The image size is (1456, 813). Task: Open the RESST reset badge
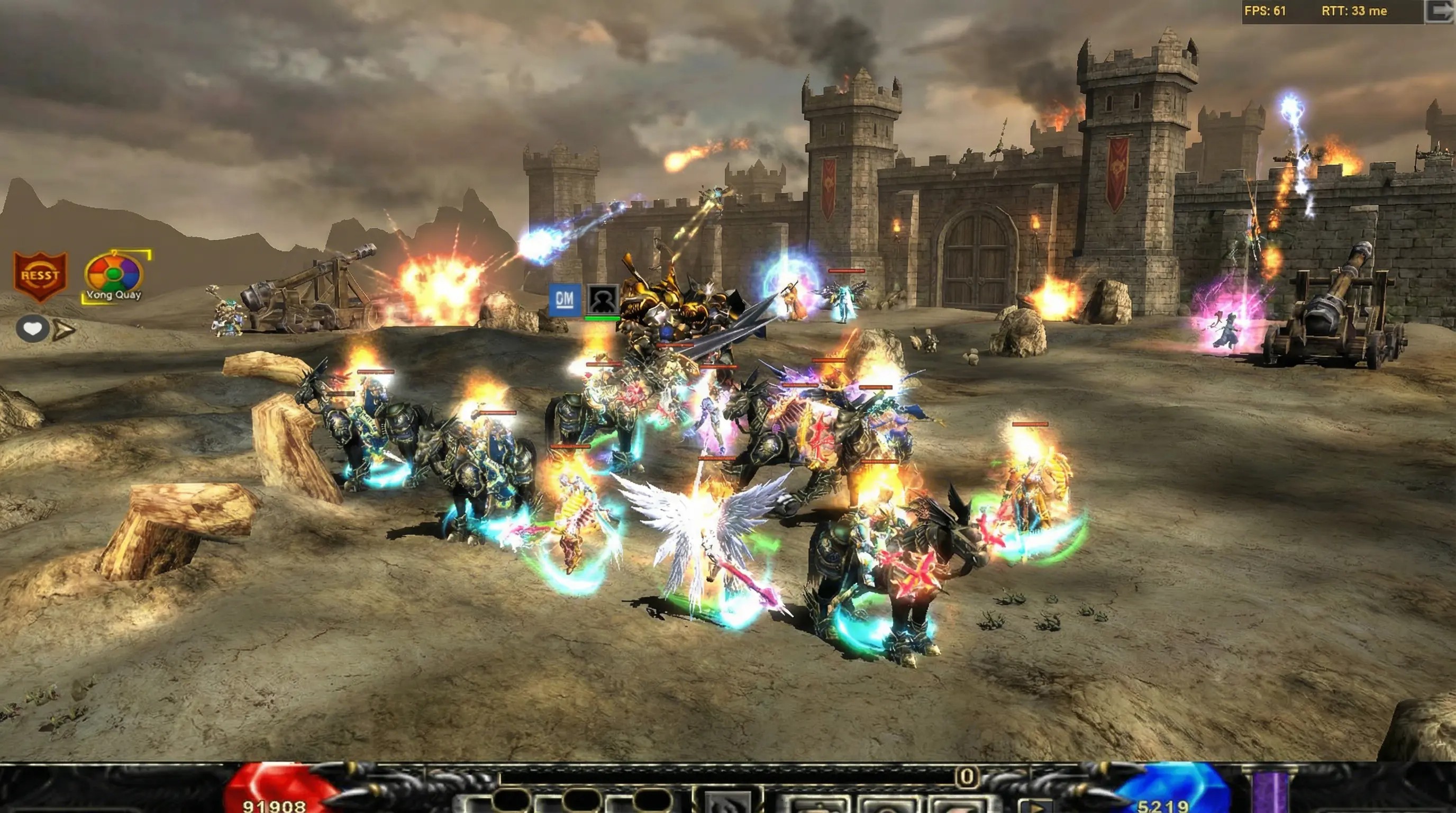pyautogui.click(x=40, y=275)
